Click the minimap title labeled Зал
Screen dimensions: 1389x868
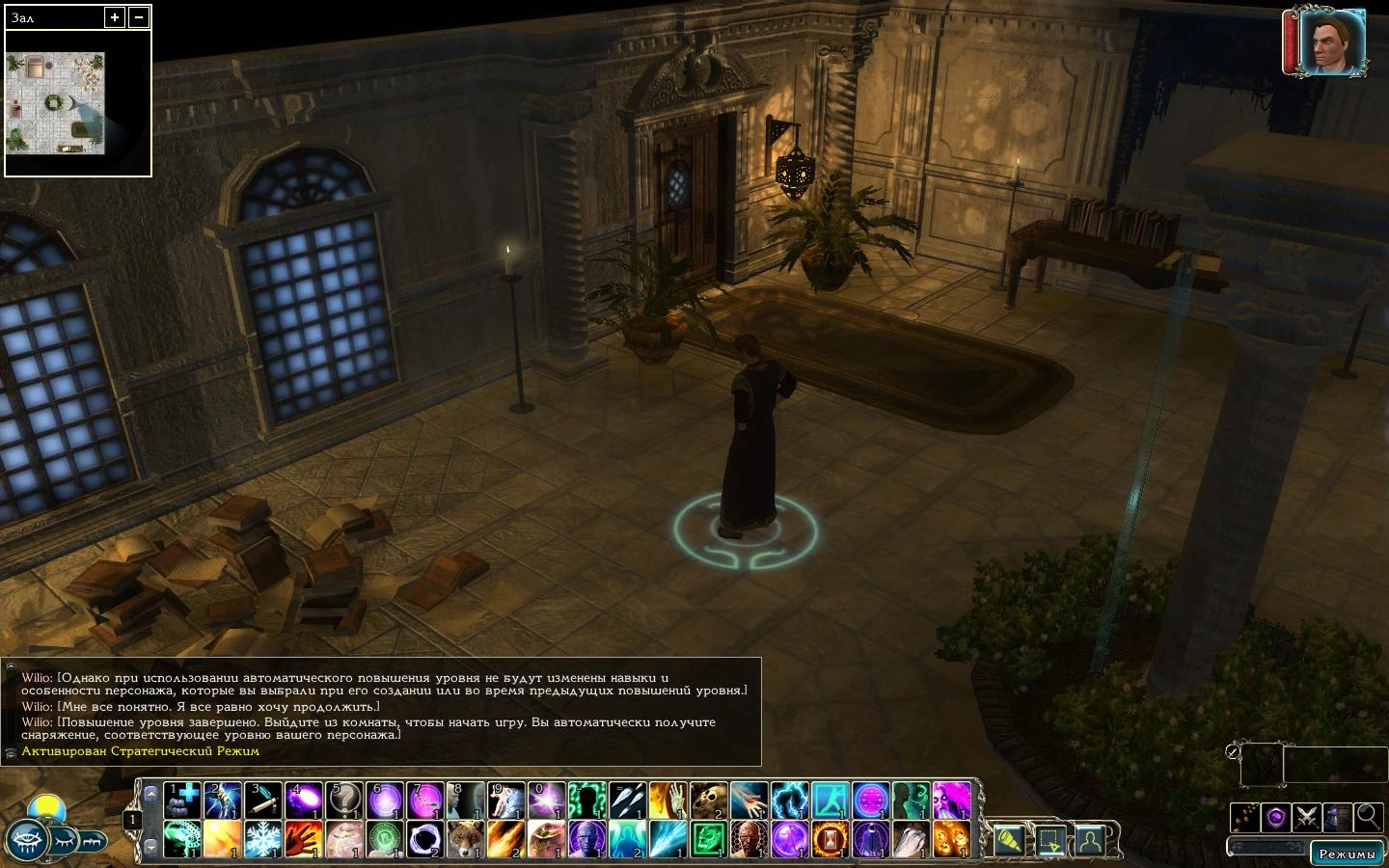click(x=24, y=16)
